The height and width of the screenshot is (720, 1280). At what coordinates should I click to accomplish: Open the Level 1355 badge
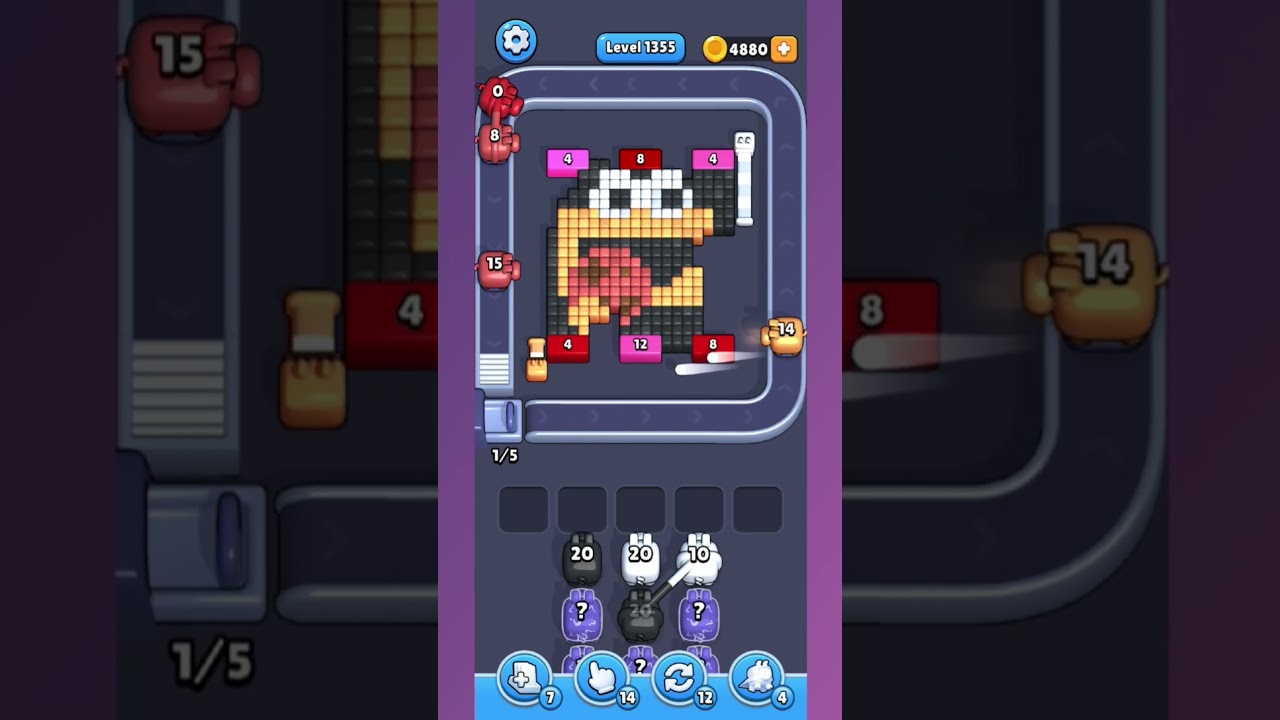click(x=640, y=47)
